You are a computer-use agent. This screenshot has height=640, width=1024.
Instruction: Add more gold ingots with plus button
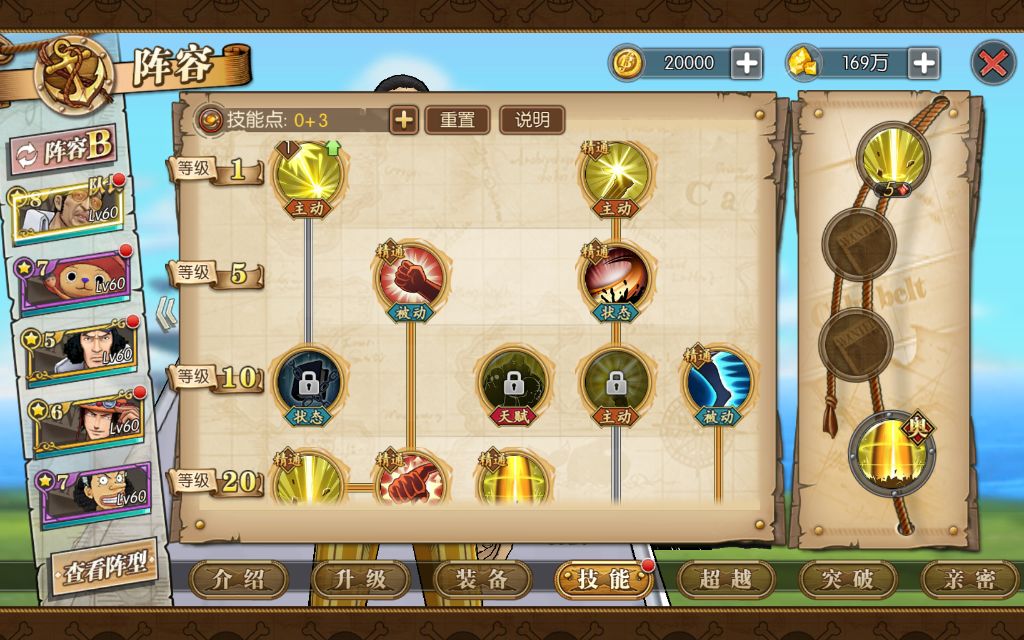pyautogui.click(x=923, y=63)
